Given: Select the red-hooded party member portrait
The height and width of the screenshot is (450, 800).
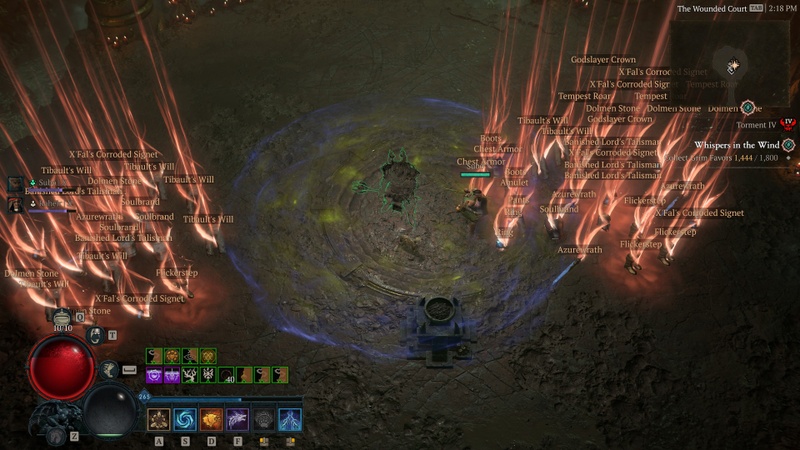Looking at the screenshot, I should coord(16,204).
